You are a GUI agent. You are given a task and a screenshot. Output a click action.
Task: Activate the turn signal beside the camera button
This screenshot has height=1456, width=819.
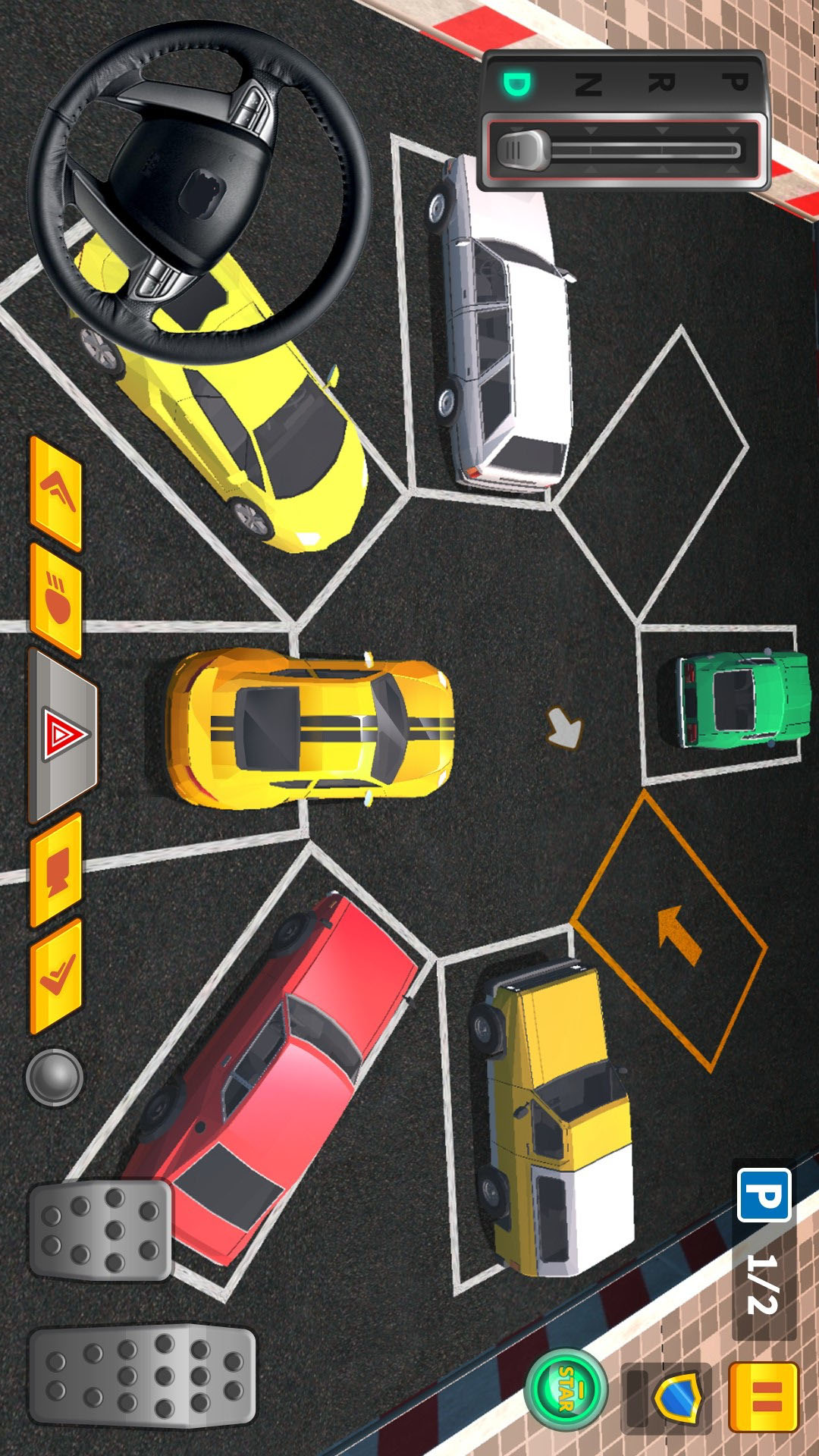(x=56, y=977)
